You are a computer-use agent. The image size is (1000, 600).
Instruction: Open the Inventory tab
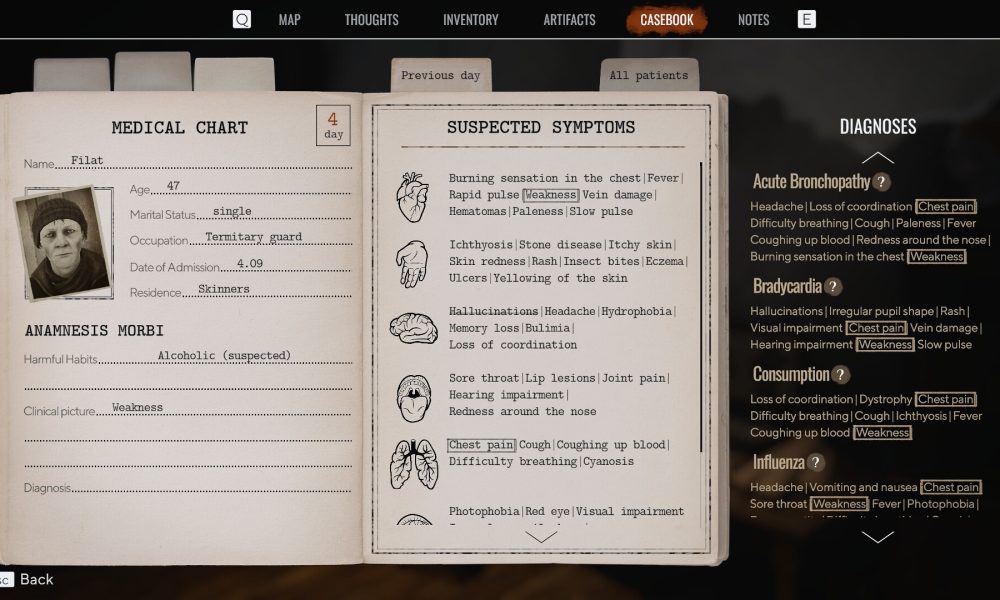coord(470,20)
